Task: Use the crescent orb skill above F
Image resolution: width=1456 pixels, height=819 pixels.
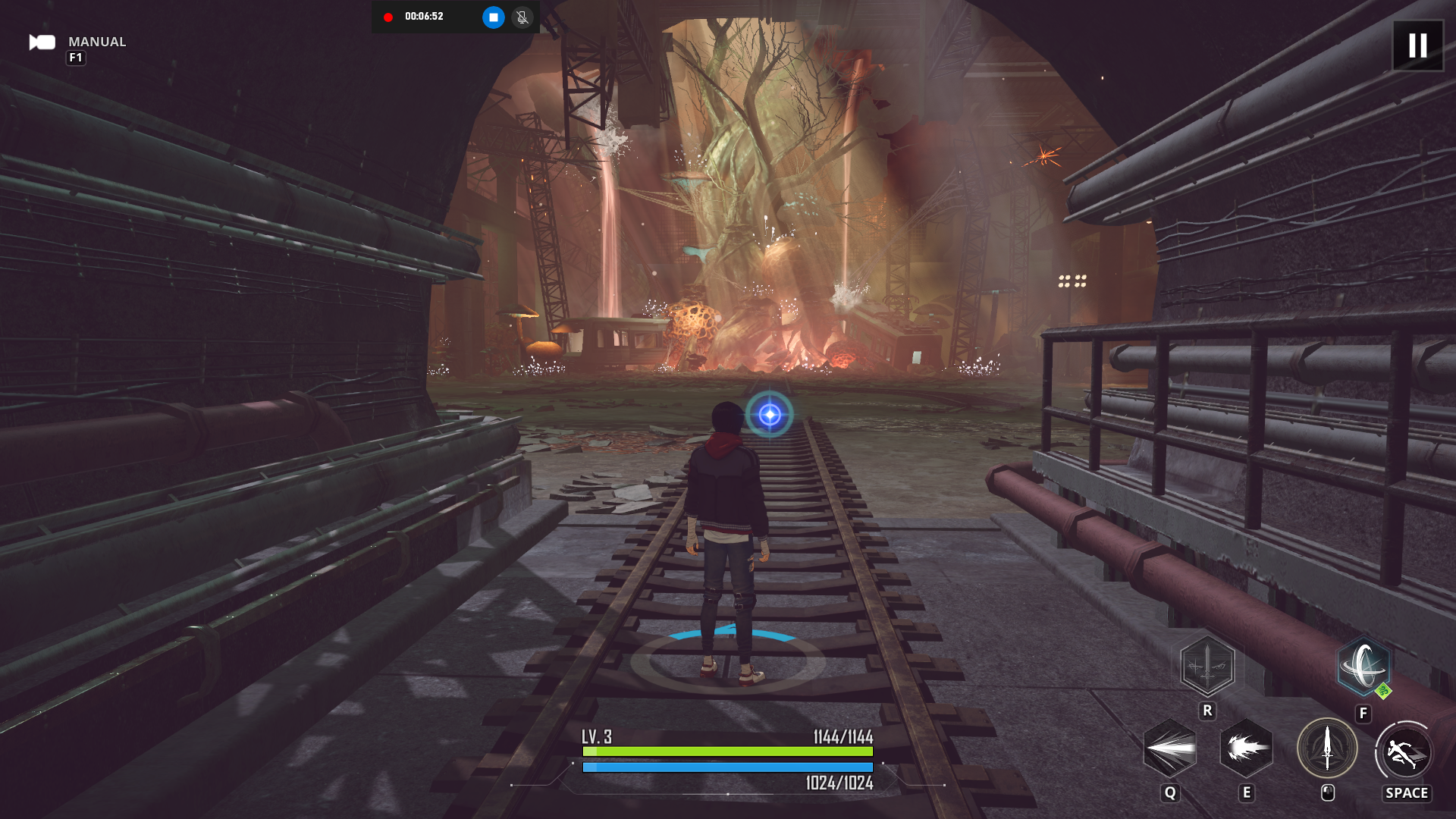Action: pos(1363,667)
